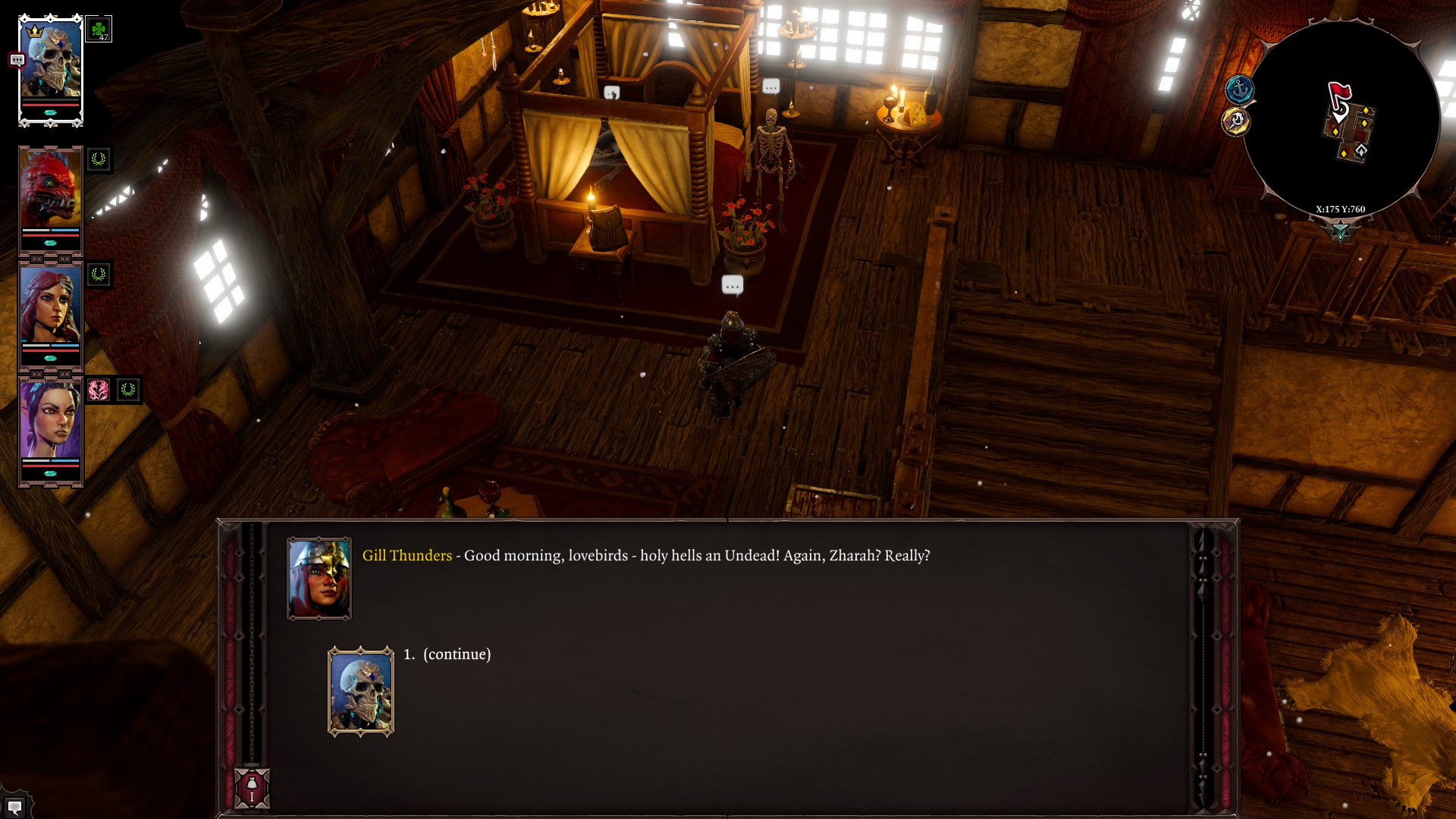Select the purple-haired elf party portrait
Screen dimensions: 1456x819
(x=50, y=421)
